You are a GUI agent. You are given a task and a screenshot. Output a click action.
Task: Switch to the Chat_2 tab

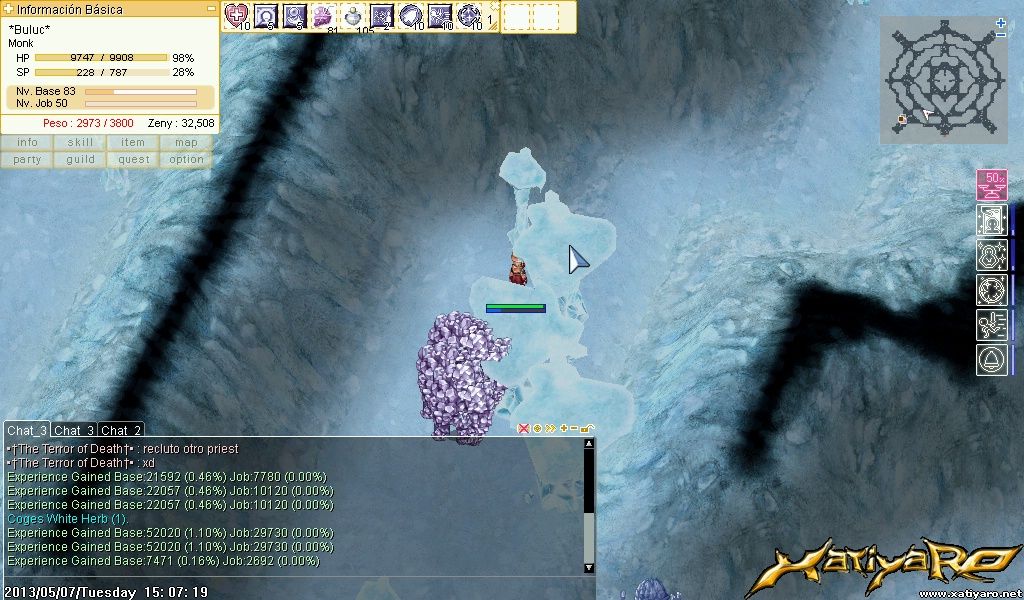tap(121, 430)
